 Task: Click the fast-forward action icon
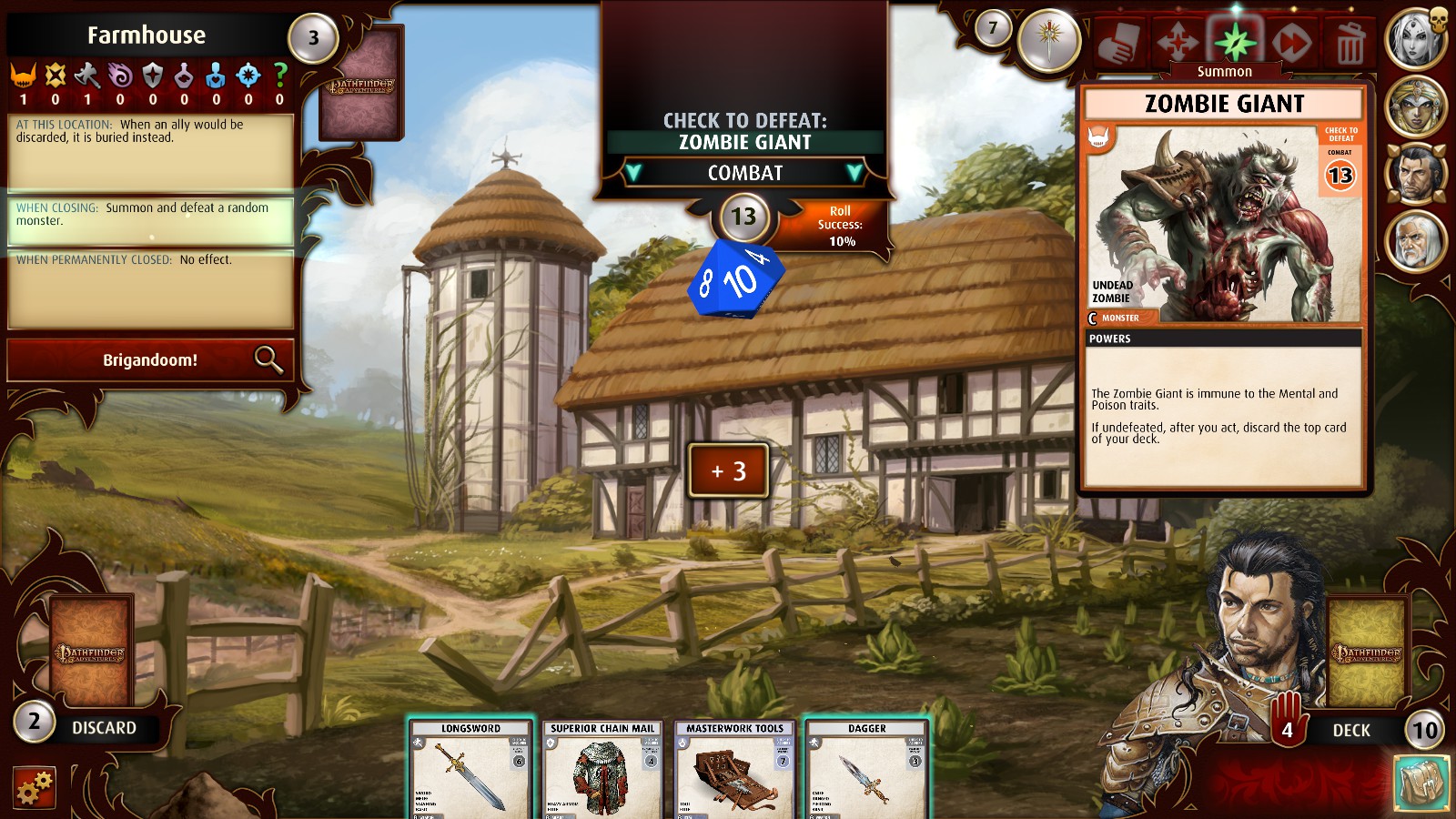[x=1290, y=42]
